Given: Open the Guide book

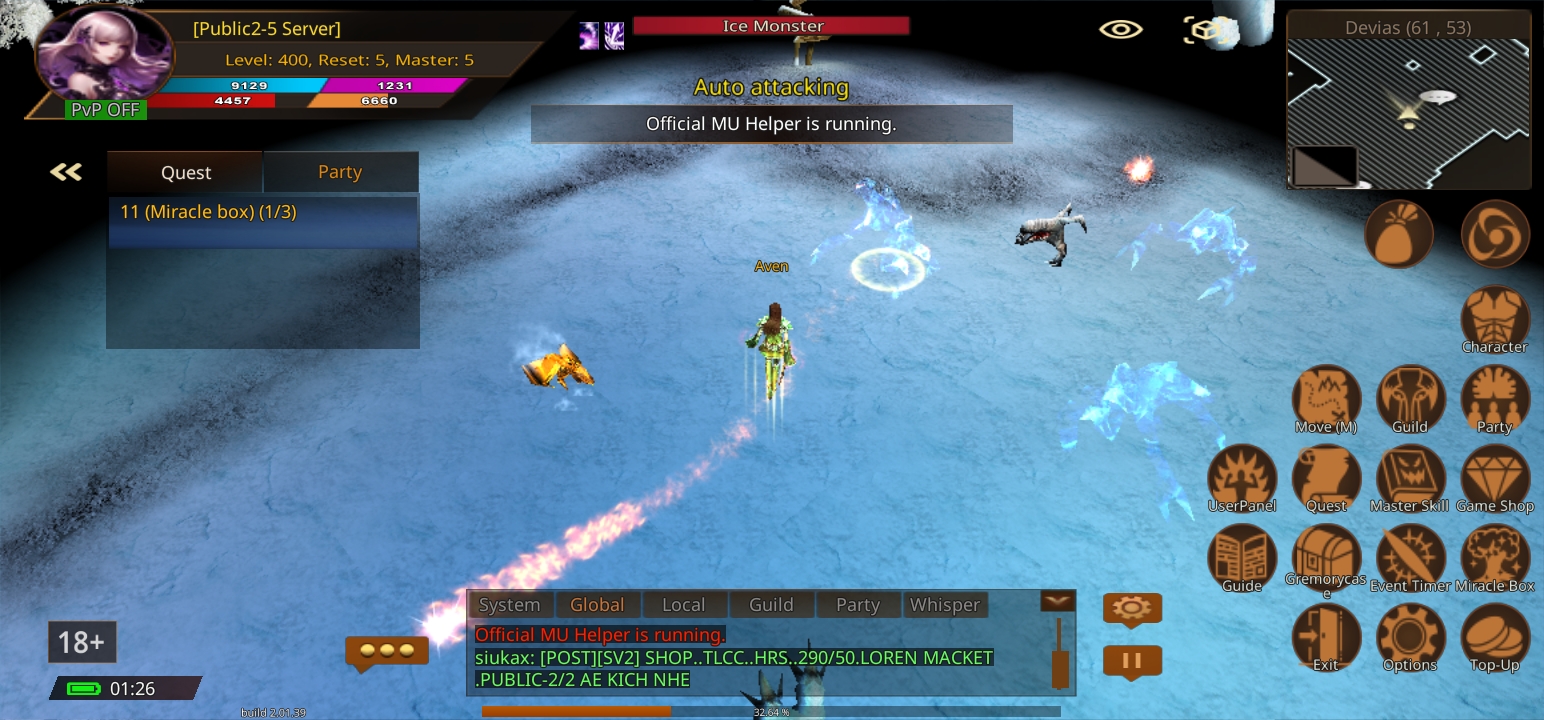Looking at the screenshot, I should (1242, 556).
